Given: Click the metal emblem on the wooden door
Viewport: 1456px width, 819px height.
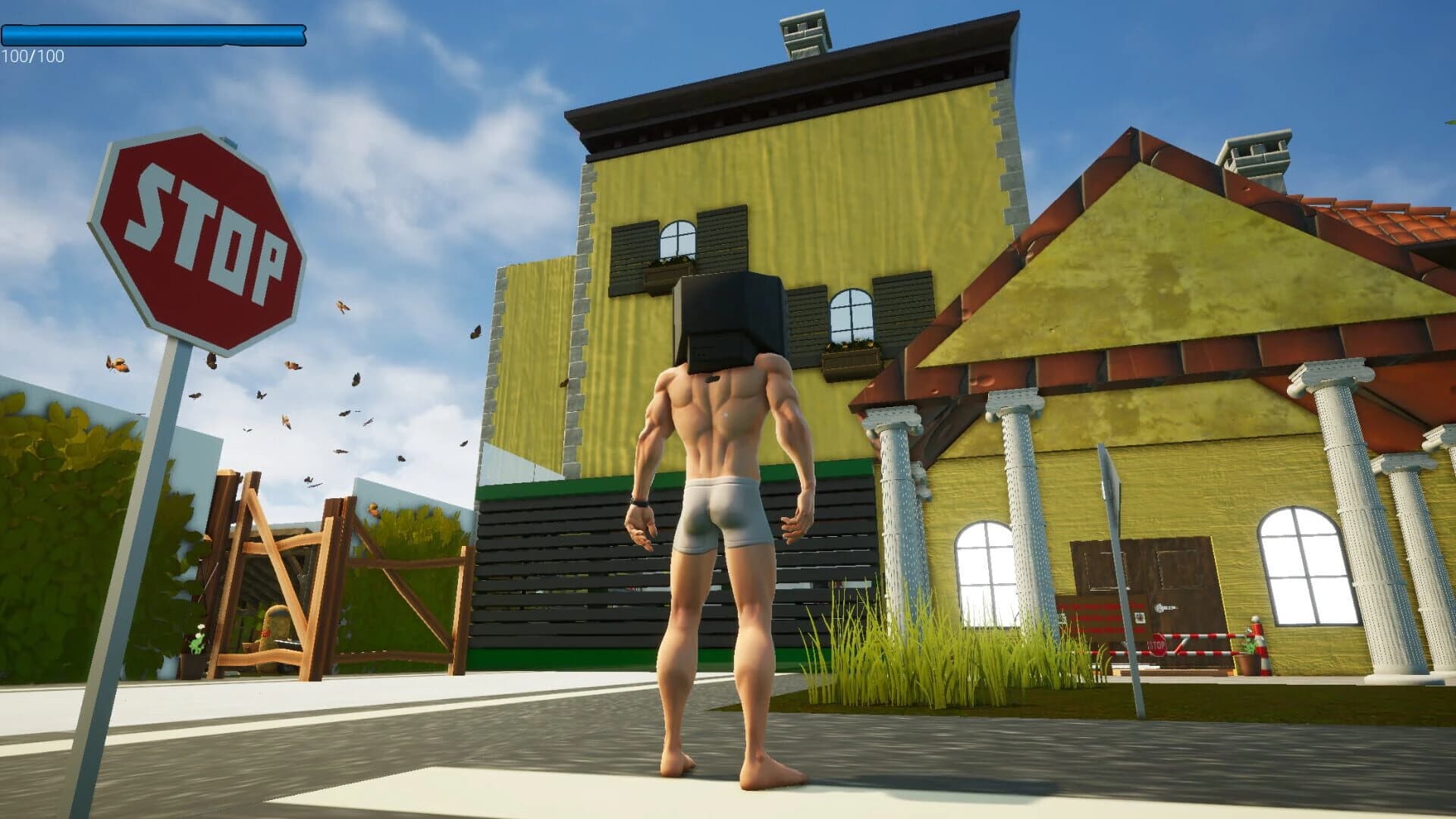Looking at the screenshot, I should click(x=1166, y=607).
